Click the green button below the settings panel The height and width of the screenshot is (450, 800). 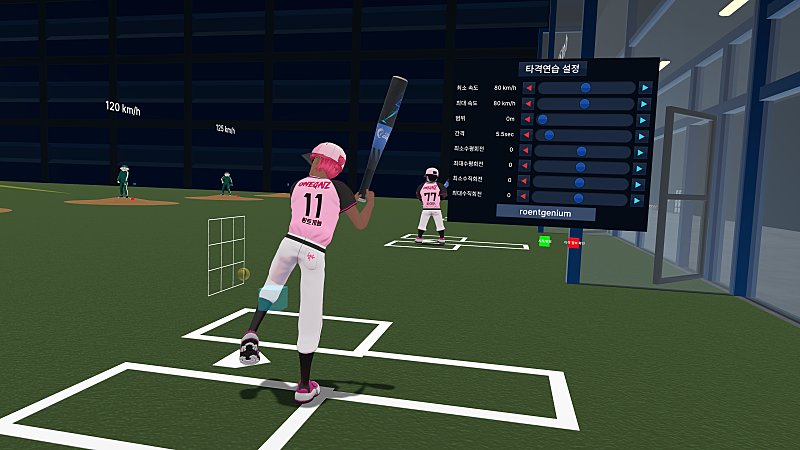[x=544, y=242]
